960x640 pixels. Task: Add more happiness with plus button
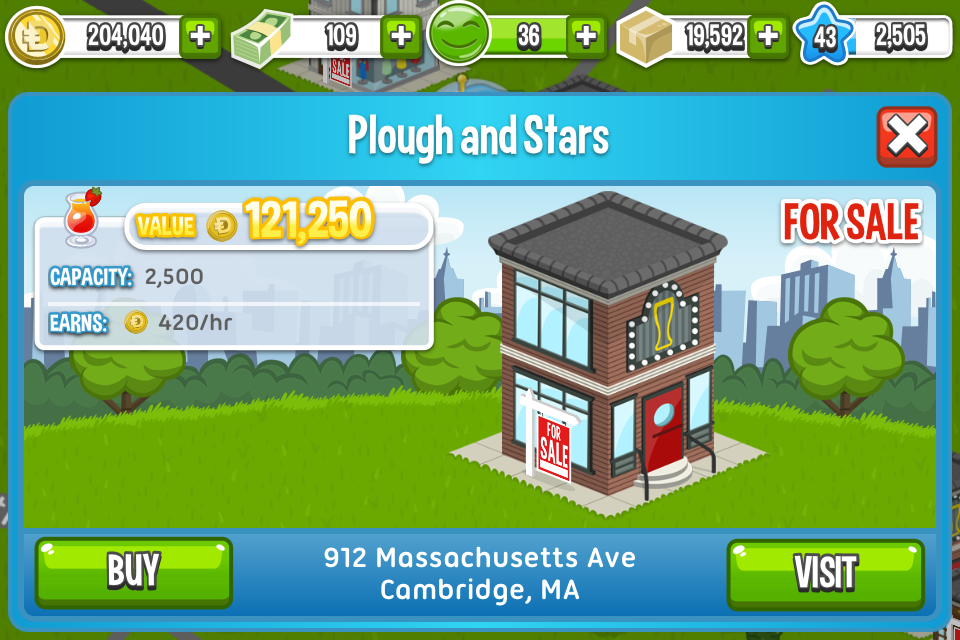[x=586, y=37]
